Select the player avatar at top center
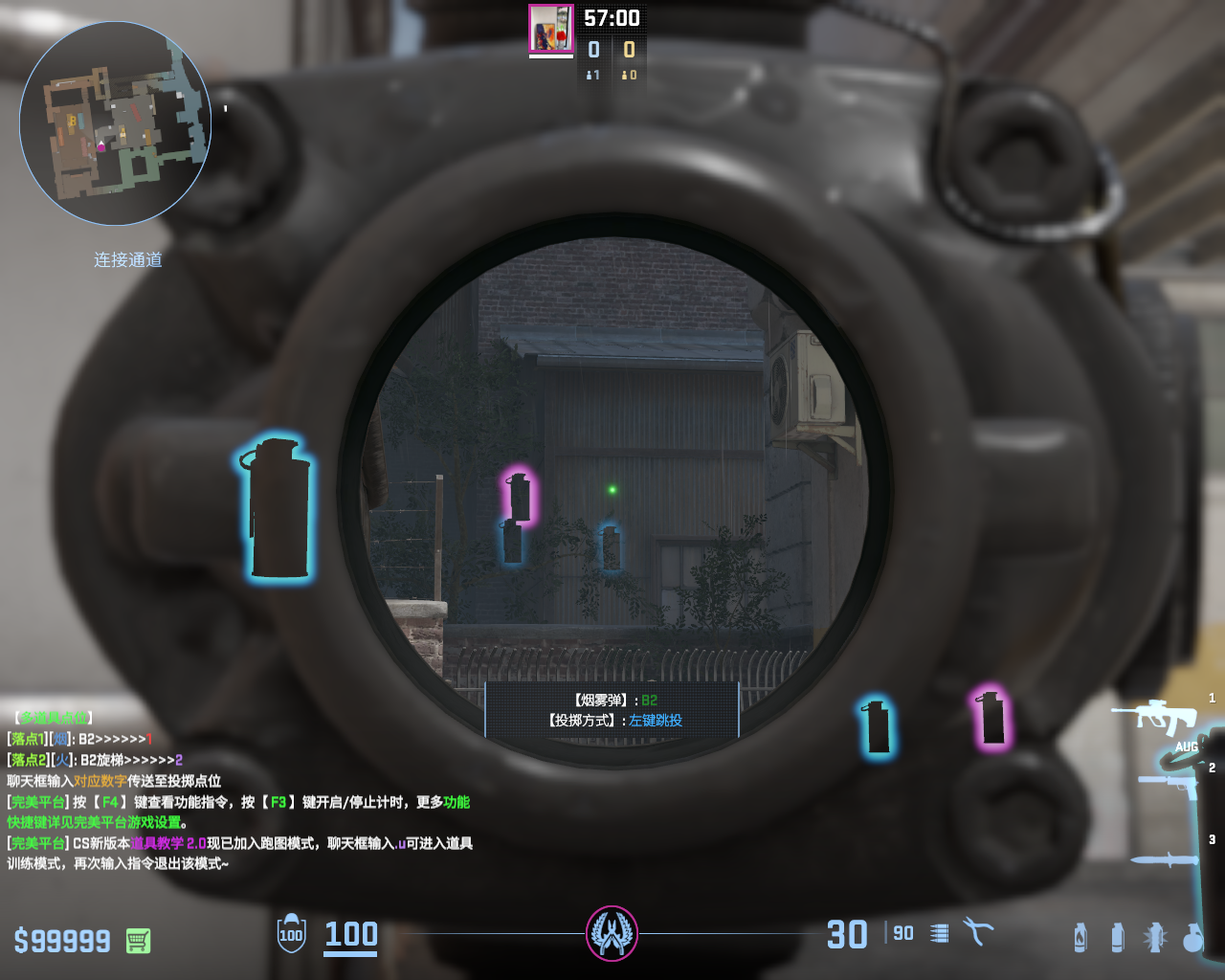 click(551, 29)
